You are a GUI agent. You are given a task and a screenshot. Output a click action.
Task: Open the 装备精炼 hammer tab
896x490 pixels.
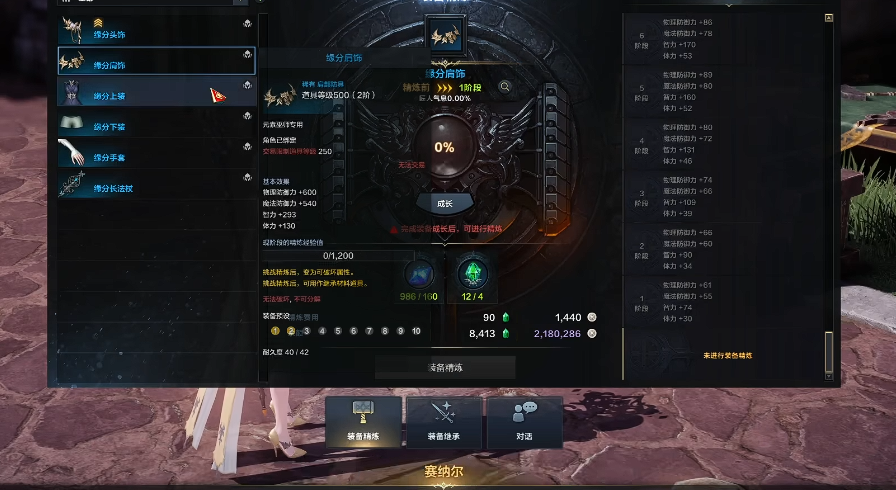363,422
